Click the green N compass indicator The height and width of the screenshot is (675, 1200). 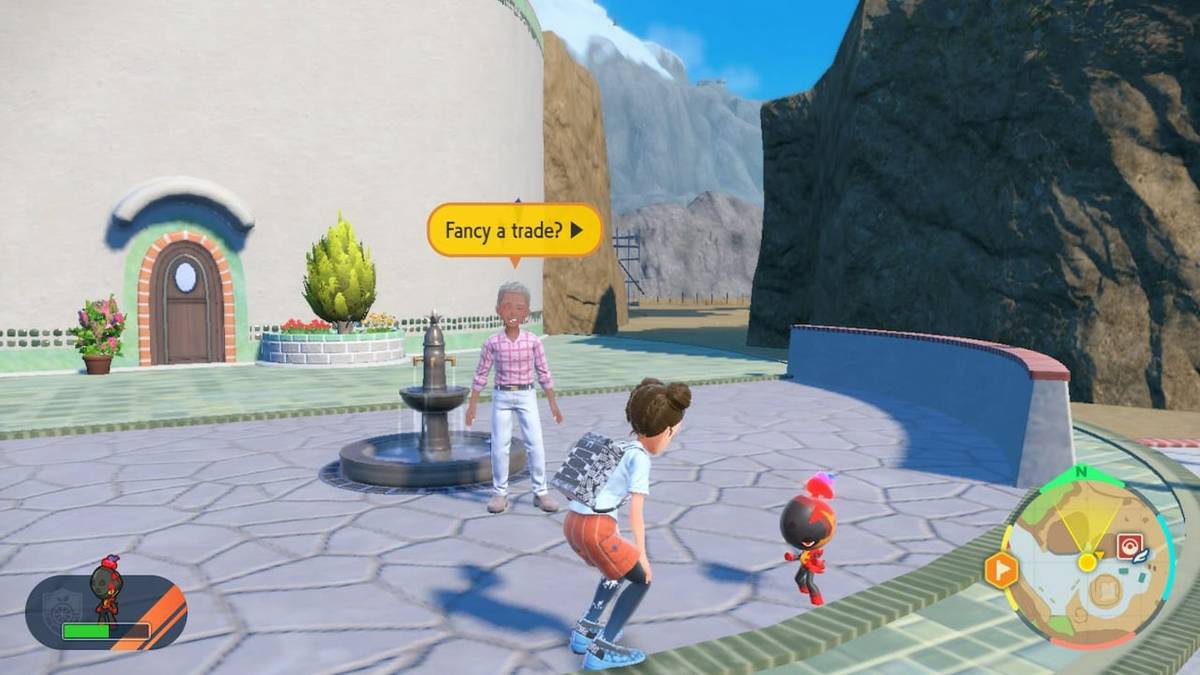pos(1080,473)
